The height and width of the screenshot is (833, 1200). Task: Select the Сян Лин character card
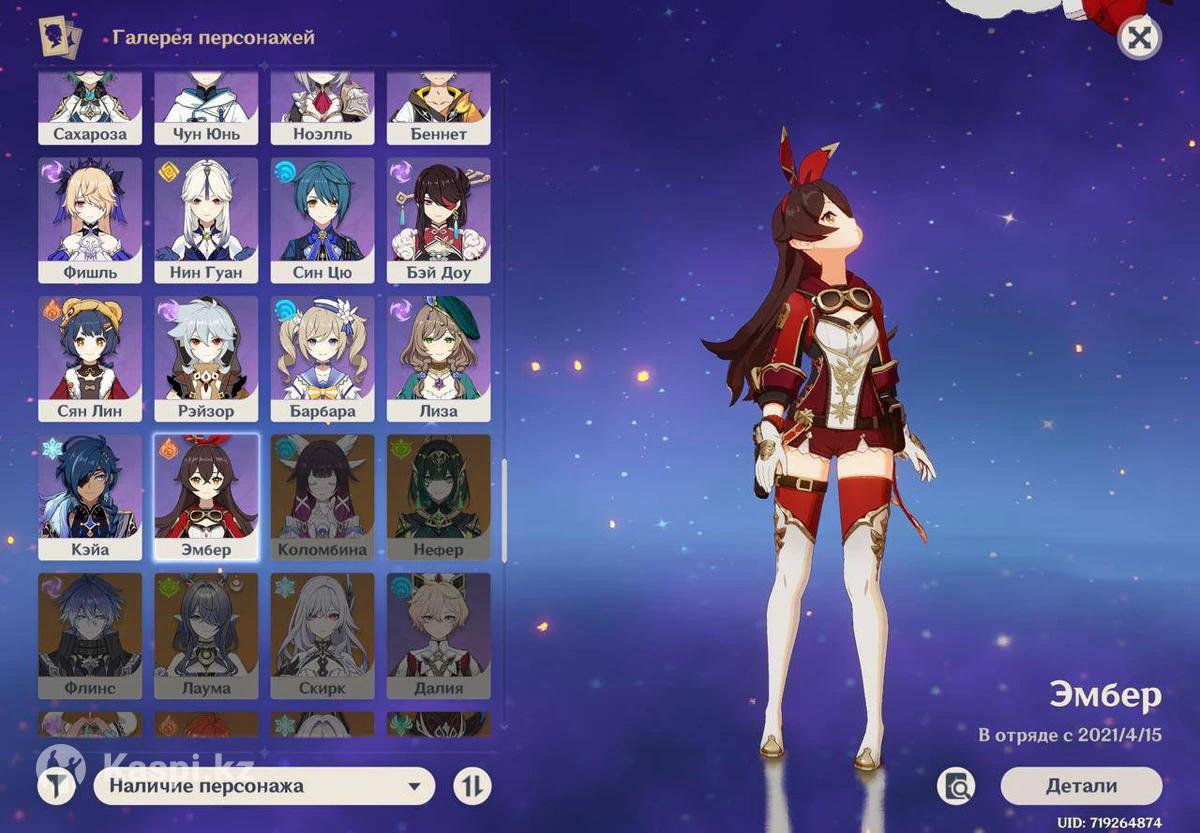point(90,358)
